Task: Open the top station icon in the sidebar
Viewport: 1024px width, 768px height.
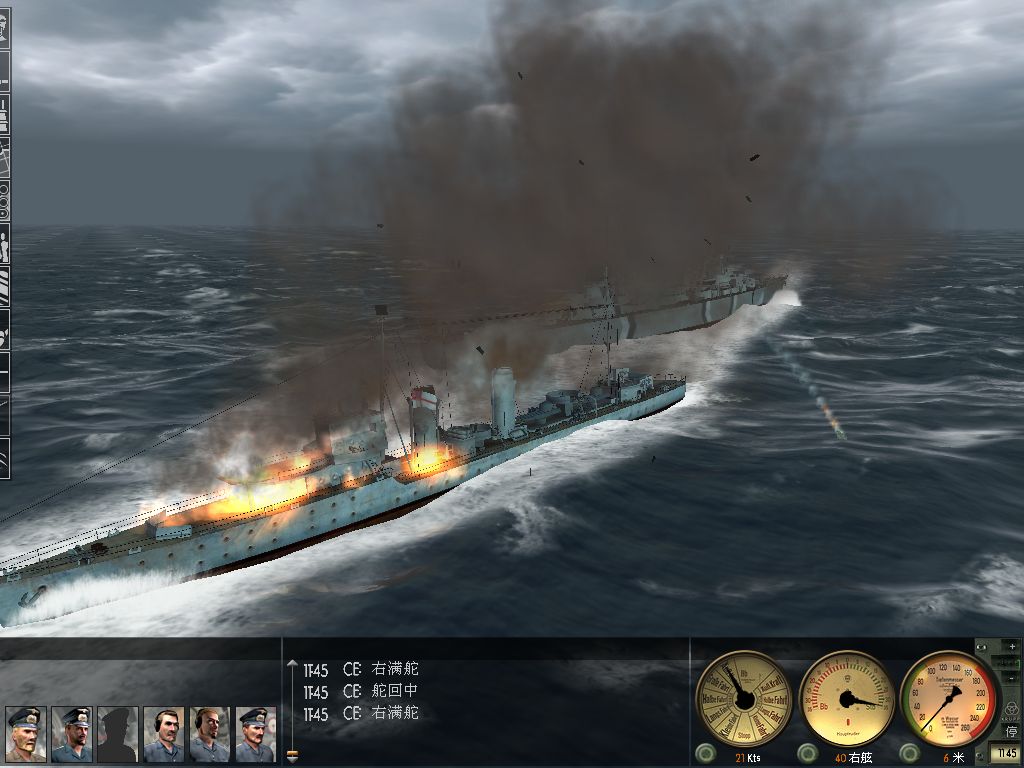Action: (5, 22)
